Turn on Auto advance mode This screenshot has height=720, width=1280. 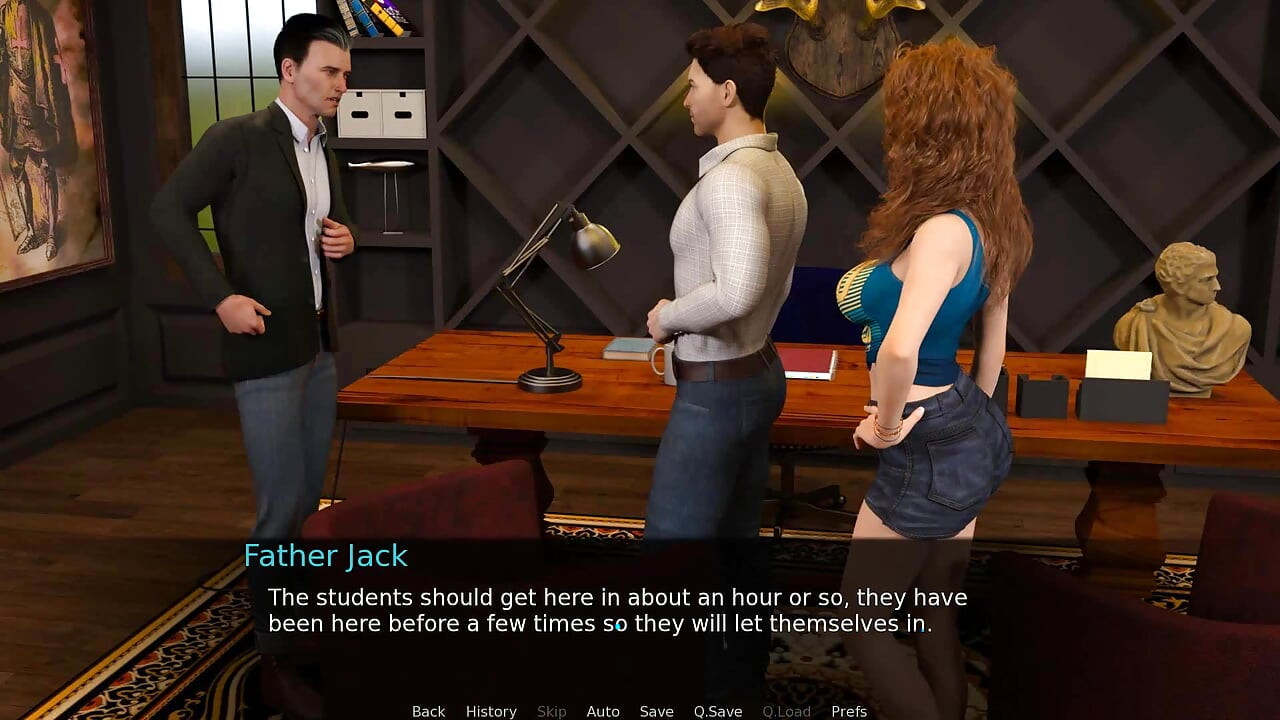603,711
